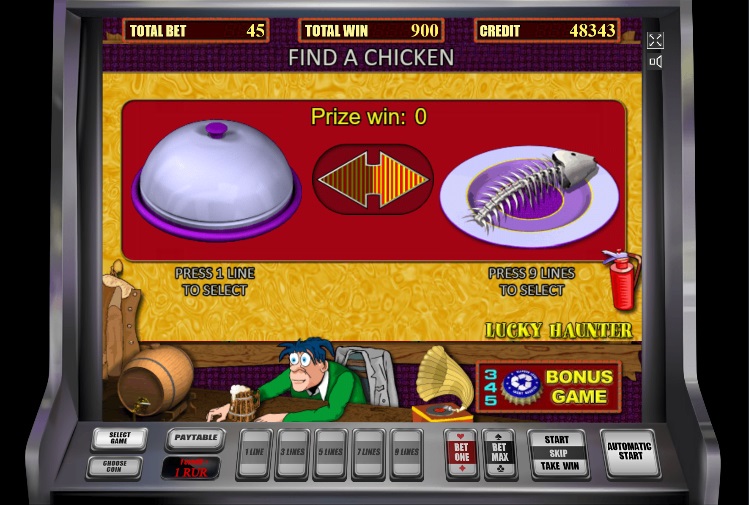Show the Paytable

click(193, 439)
